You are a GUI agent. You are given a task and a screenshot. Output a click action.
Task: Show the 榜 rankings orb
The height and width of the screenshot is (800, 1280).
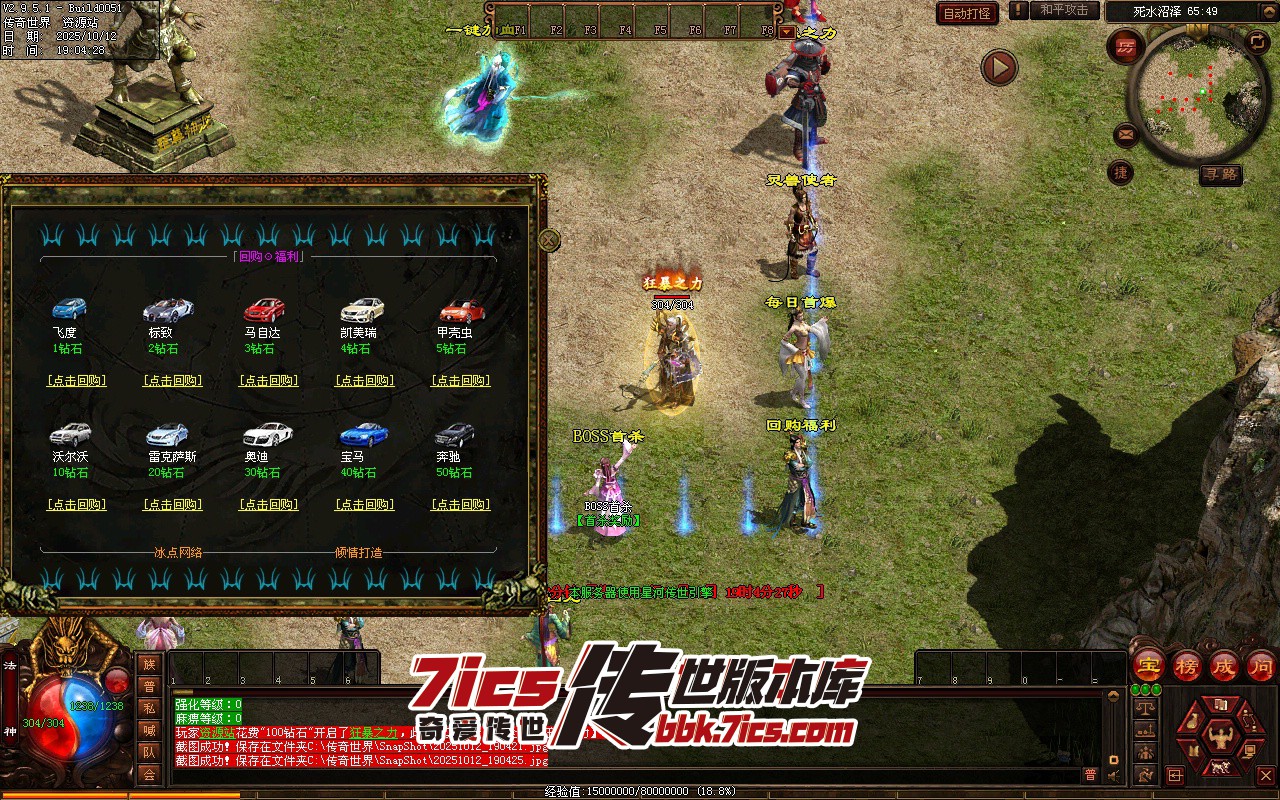(1187, 666)
